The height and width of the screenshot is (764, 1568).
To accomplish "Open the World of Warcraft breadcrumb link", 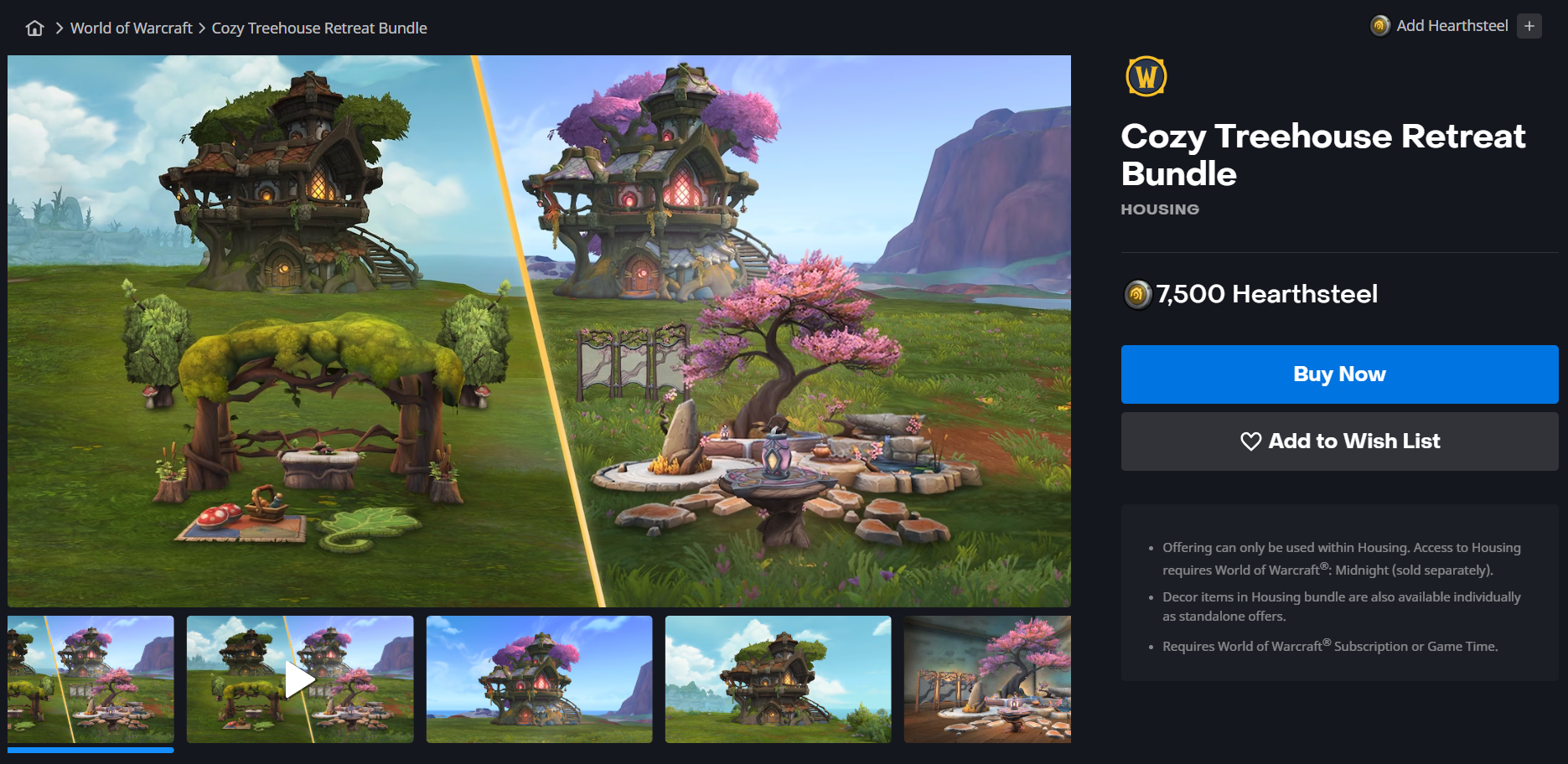I will pyautogui.click(x=131, y=28).
